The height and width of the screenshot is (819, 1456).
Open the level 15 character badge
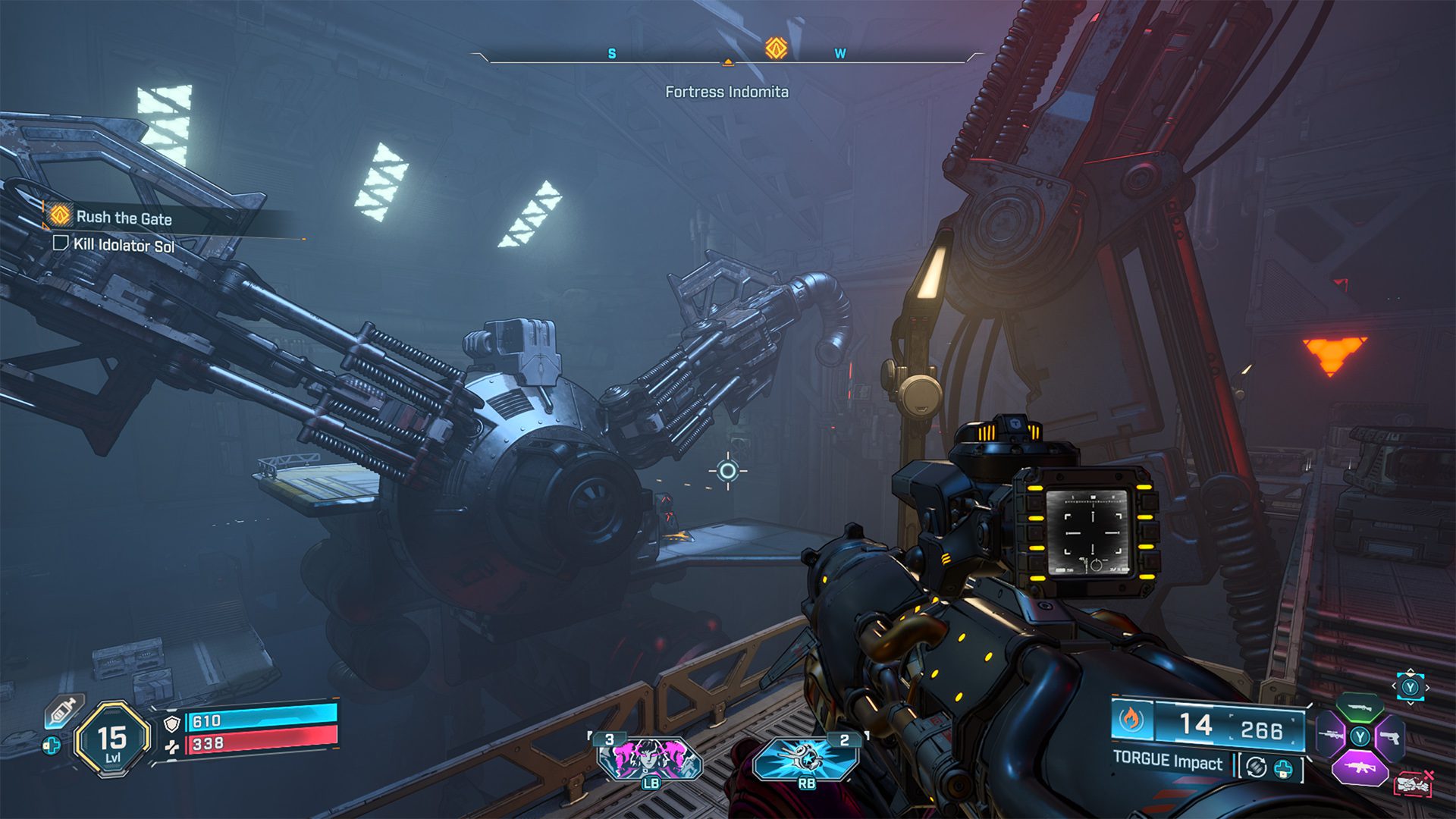pyautogui.click(x=112, y=739)
